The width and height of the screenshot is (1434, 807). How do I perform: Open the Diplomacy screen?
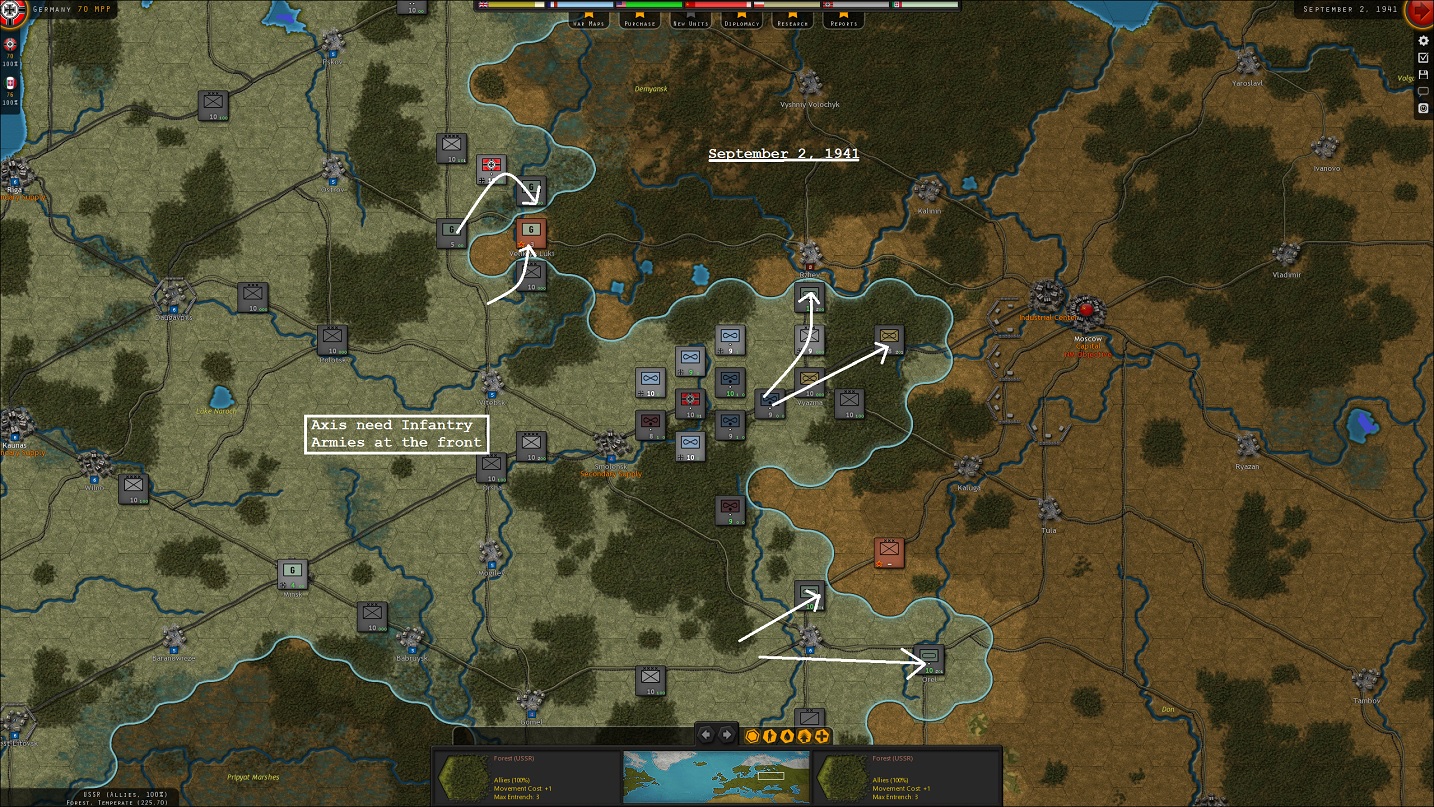pyautogui.click(x=741, y=20)
